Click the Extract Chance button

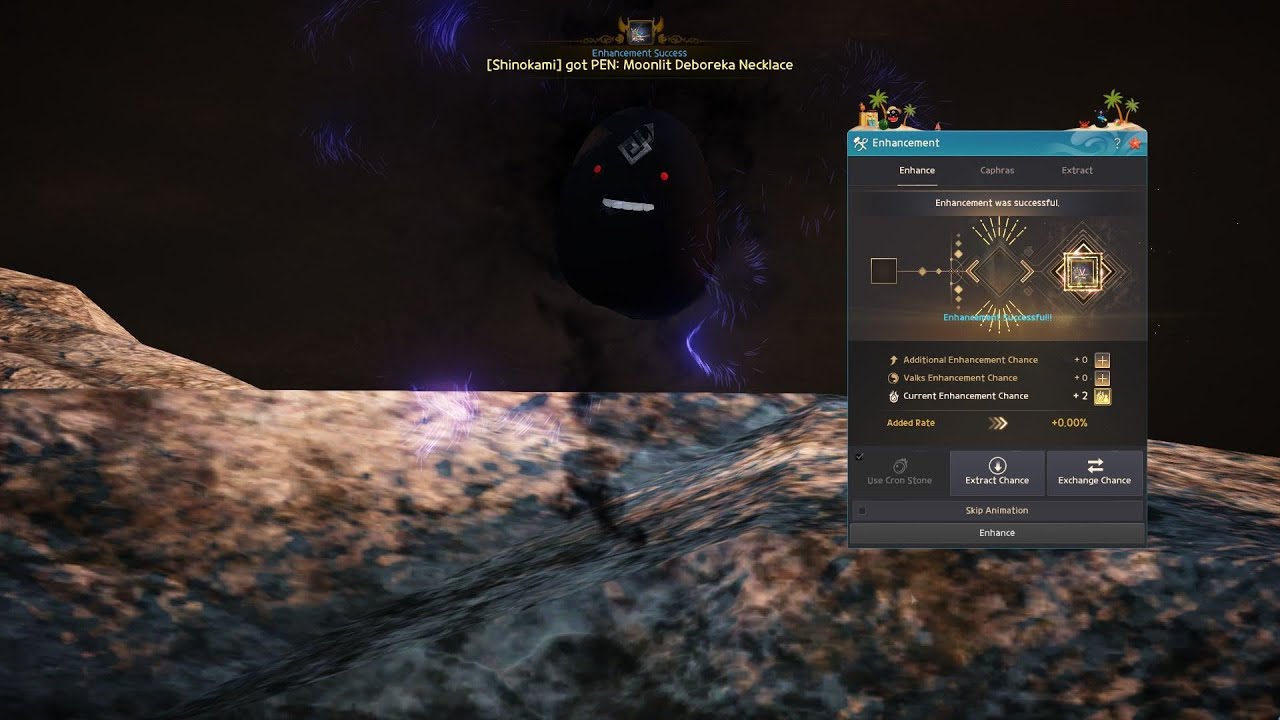pyautogui.click(x=997, y=472)
